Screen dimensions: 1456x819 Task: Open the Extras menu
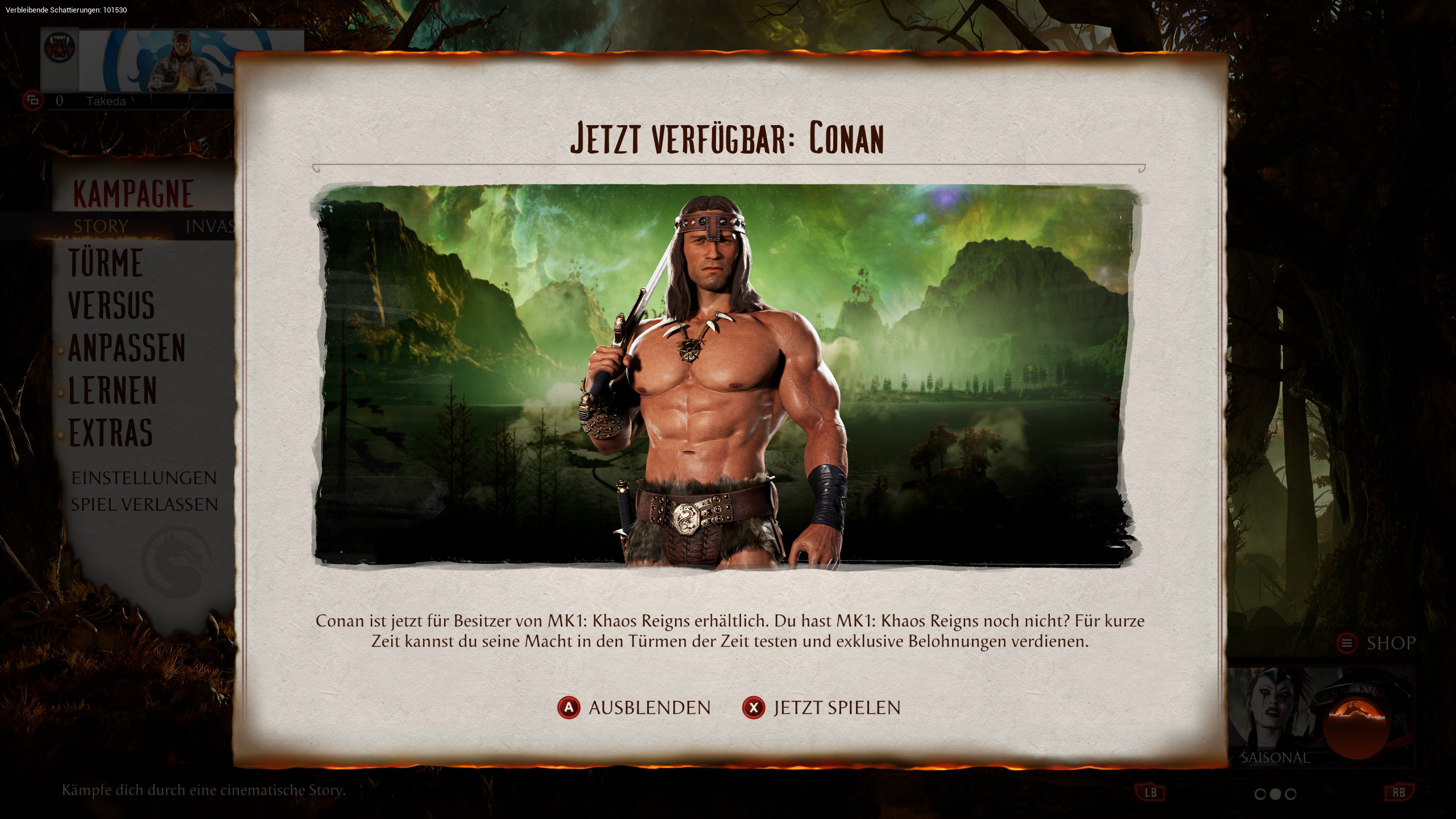(111, 433)
